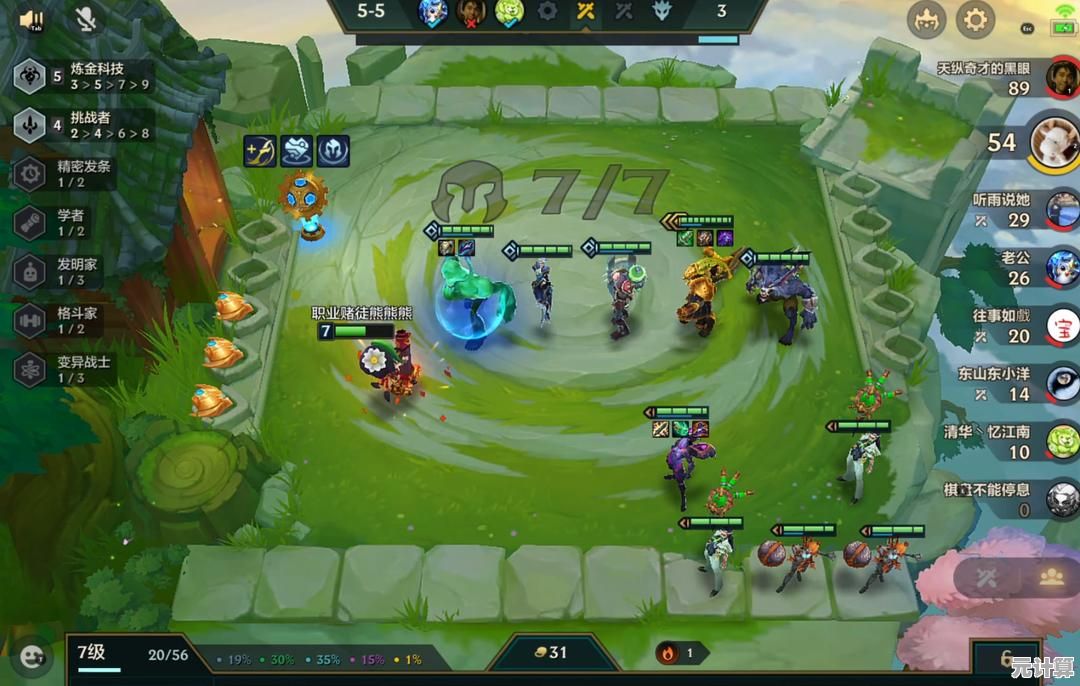This screenshot has width=1080, height=686.
Task: Open the emote smiley face button
Action: click(x=32, y=656)
